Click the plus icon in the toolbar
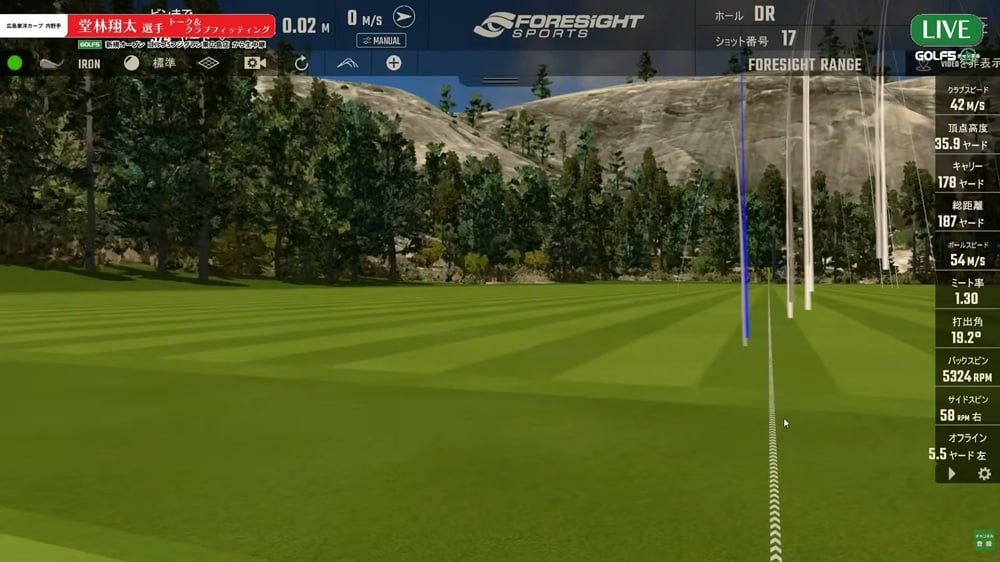1000x562 pixels. [x=394, y=63]
